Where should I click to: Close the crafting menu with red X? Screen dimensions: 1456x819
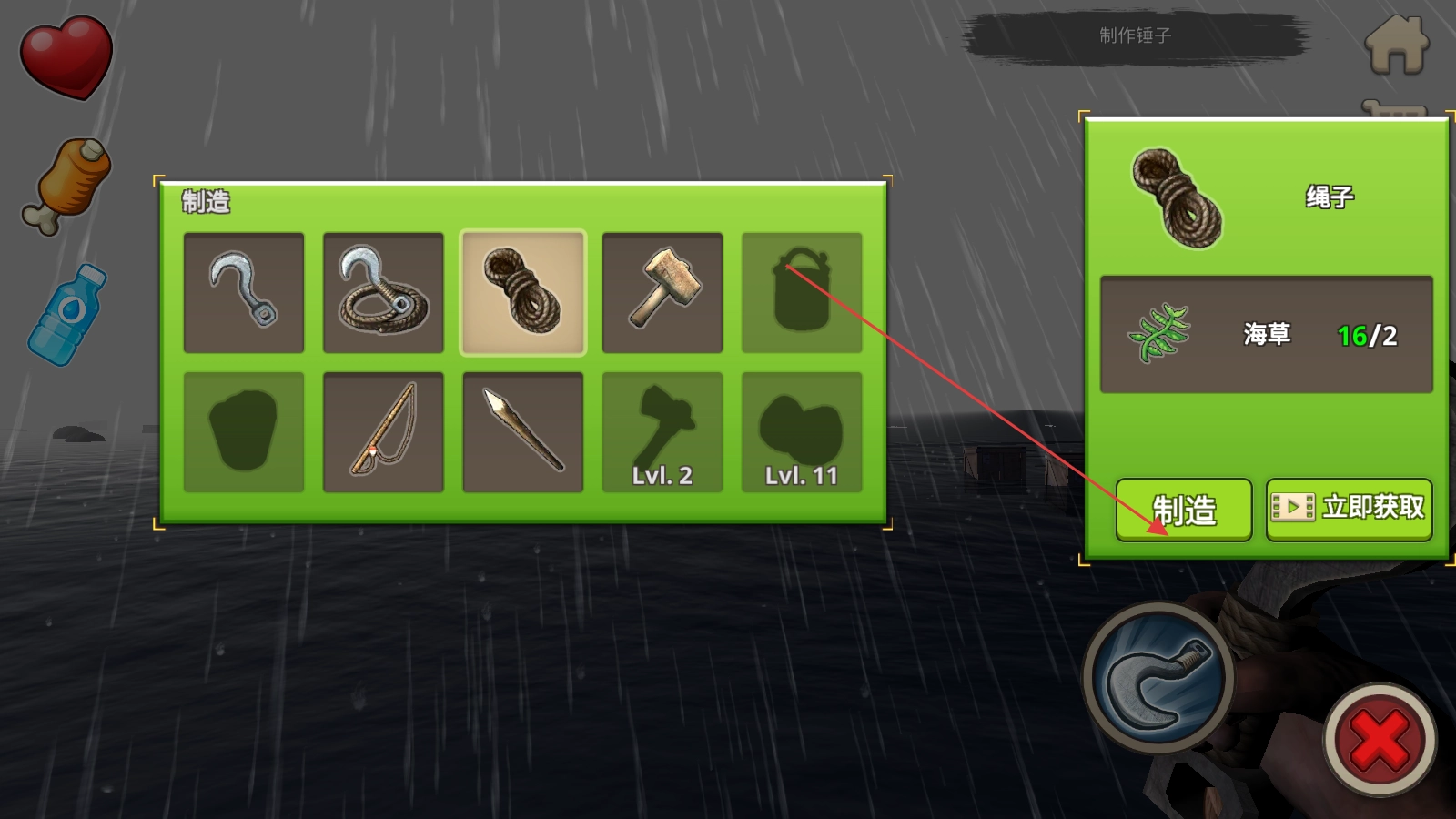[1380, 740]
